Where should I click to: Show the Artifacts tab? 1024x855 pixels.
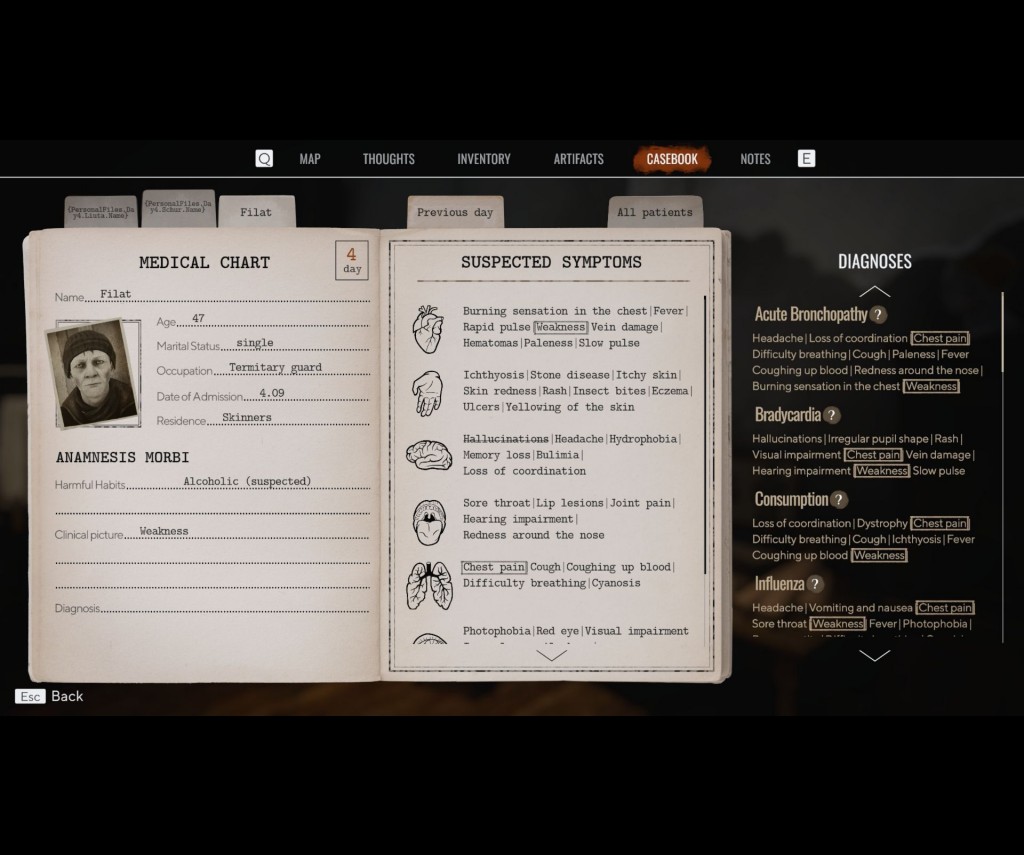coord(579,159)
